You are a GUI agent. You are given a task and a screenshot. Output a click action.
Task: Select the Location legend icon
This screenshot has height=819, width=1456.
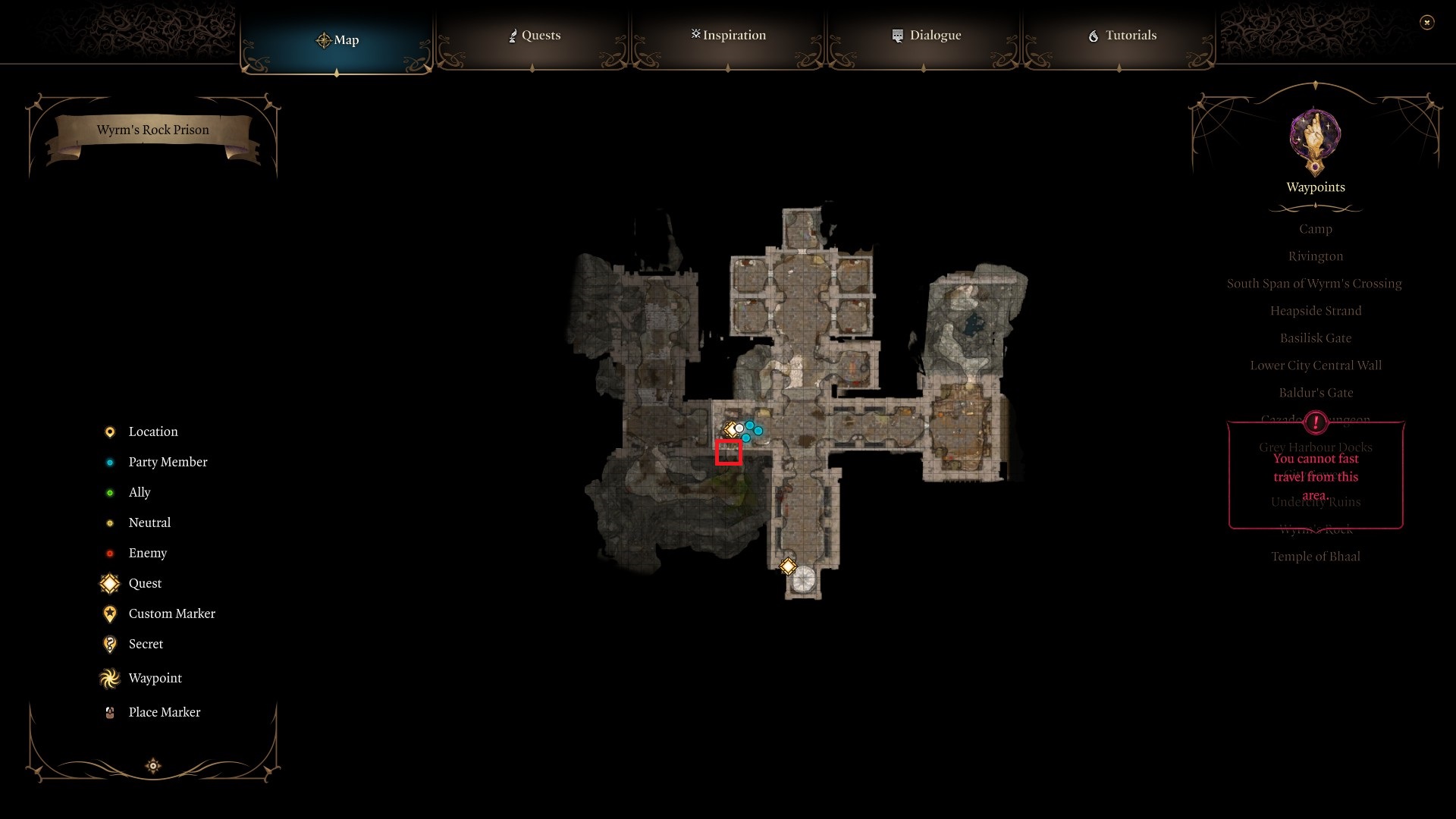109,431
